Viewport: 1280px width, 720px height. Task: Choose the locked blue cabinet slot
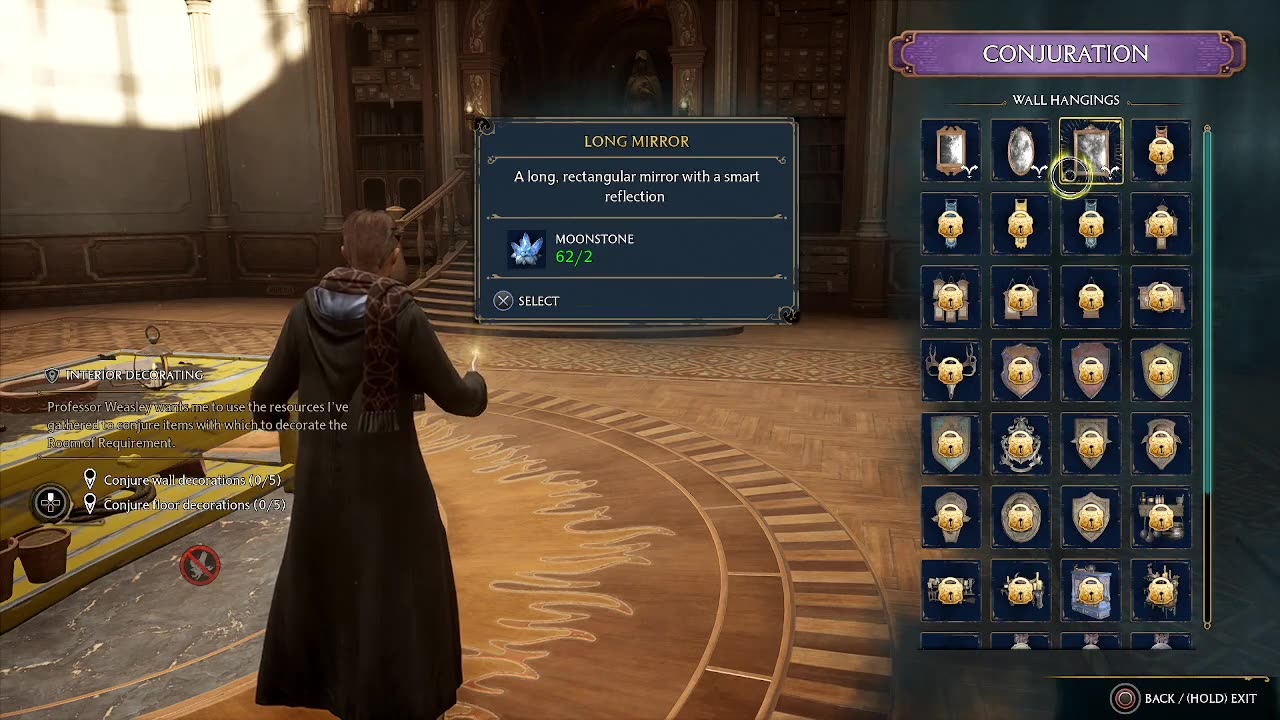pos(1090,591)
